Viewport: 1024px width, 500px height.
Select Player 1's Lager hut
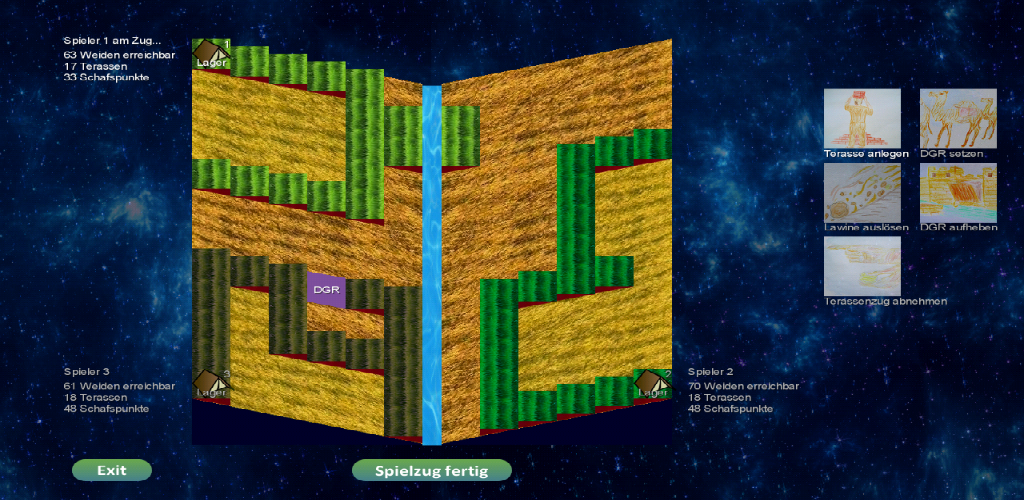click(210, 53)
